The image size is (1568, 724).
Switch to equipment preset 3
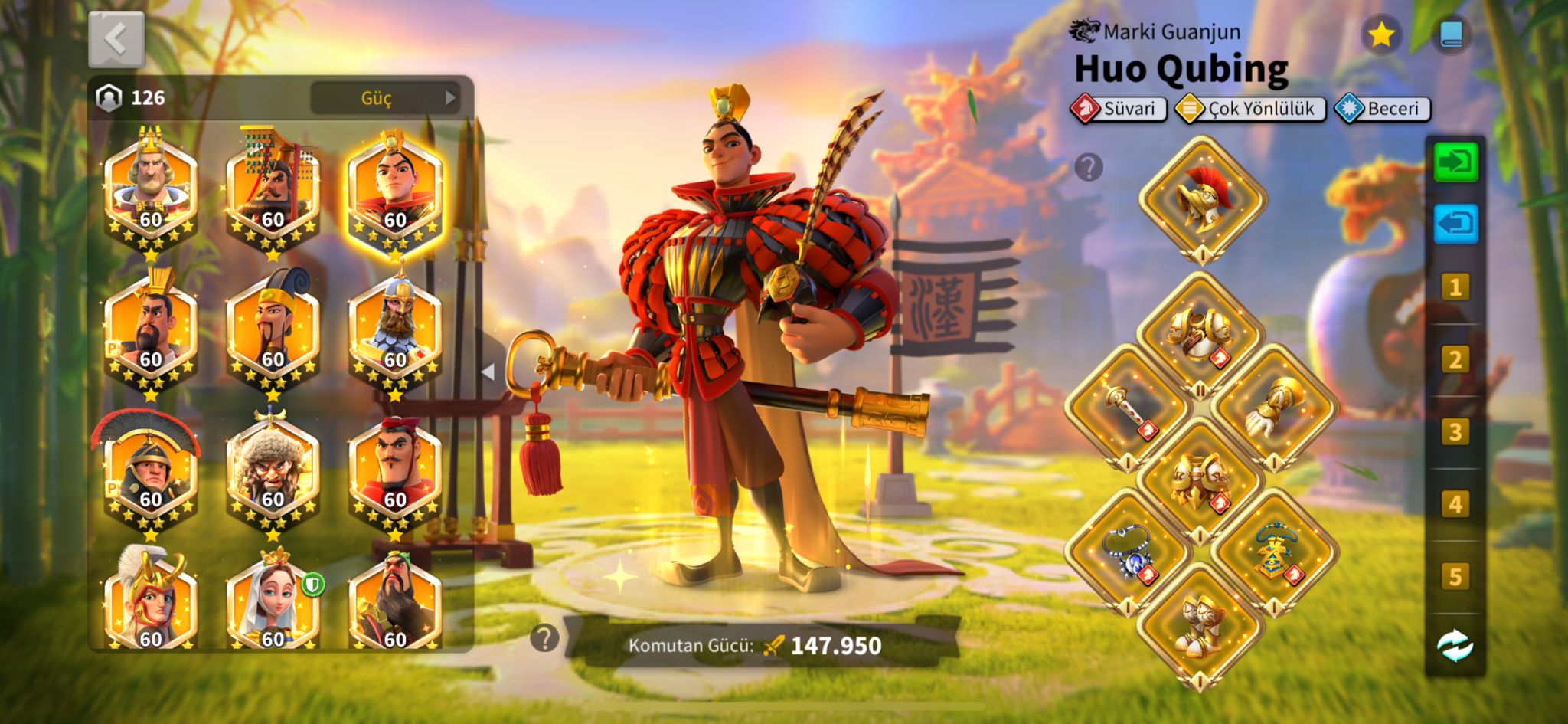click(1455, 432)
